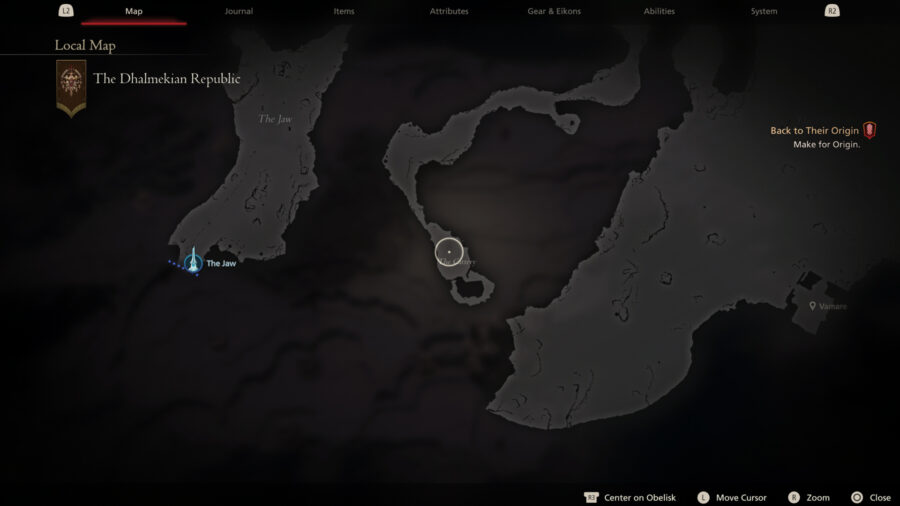Switch to the Items tab
The image size is (900, 506).
coord(344,11)
